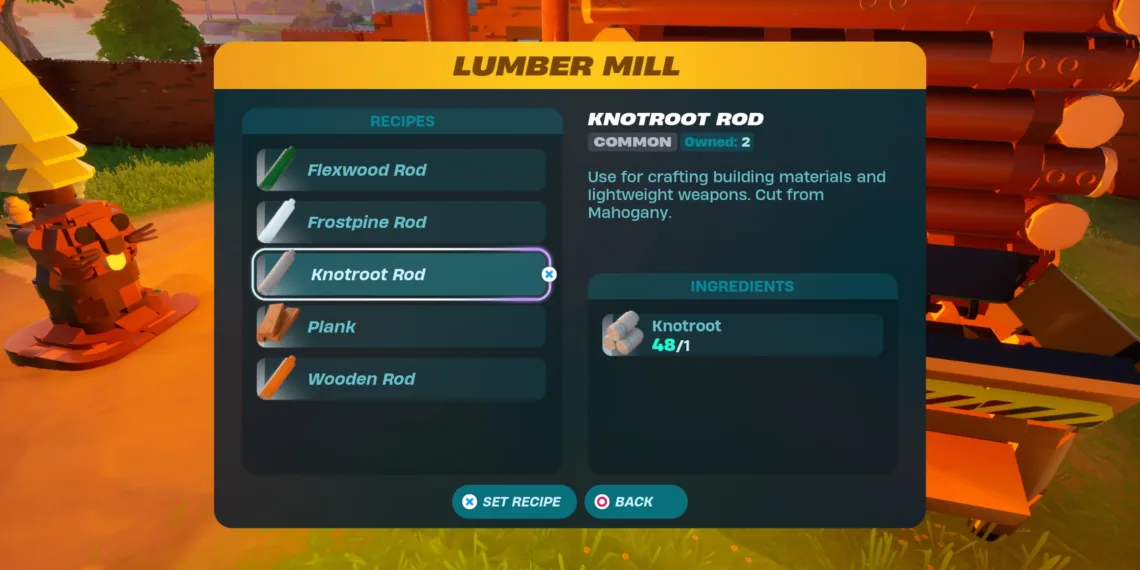
Task: Go back using the Back button
Action: [x=635, y=502]
